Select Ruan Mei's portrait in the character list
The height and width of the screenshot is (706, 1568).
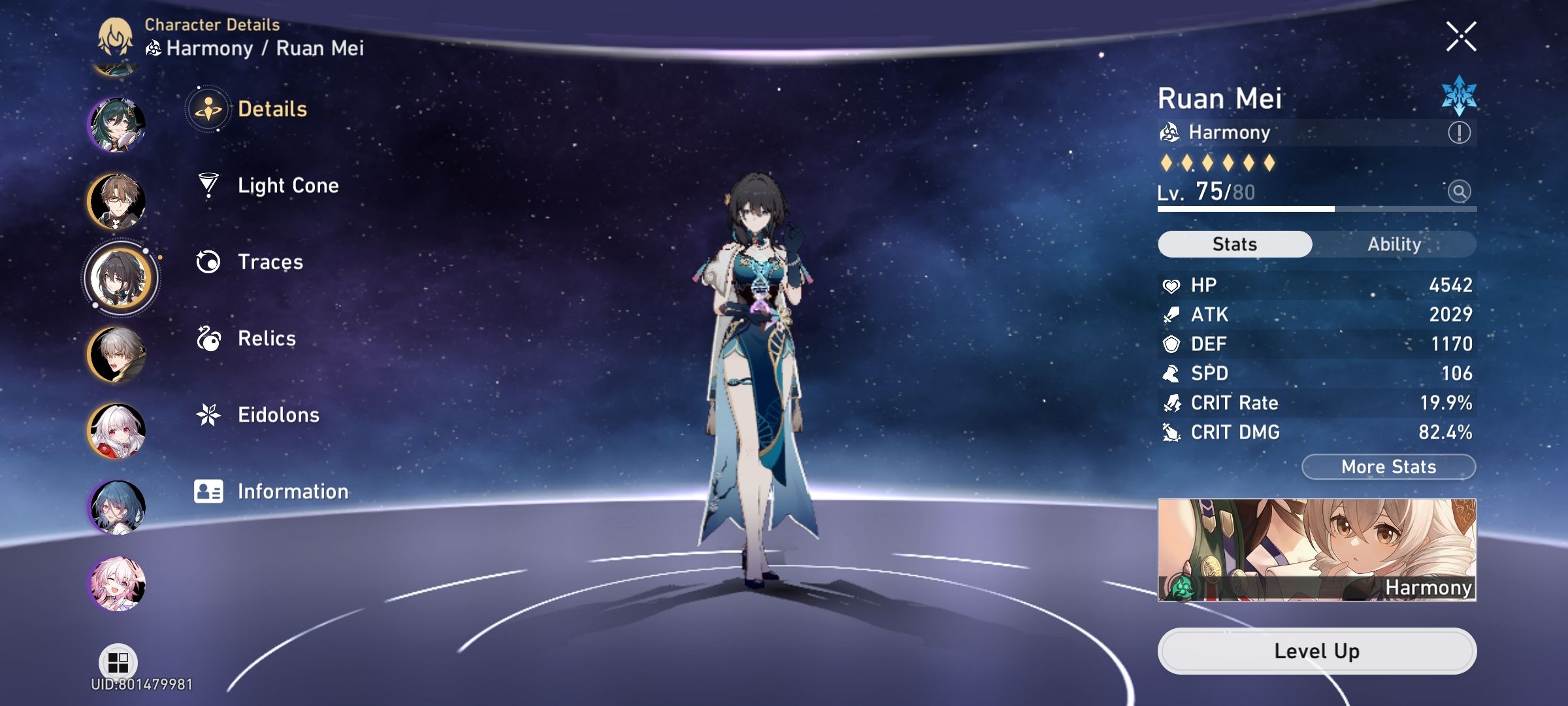tap(122, 277)
